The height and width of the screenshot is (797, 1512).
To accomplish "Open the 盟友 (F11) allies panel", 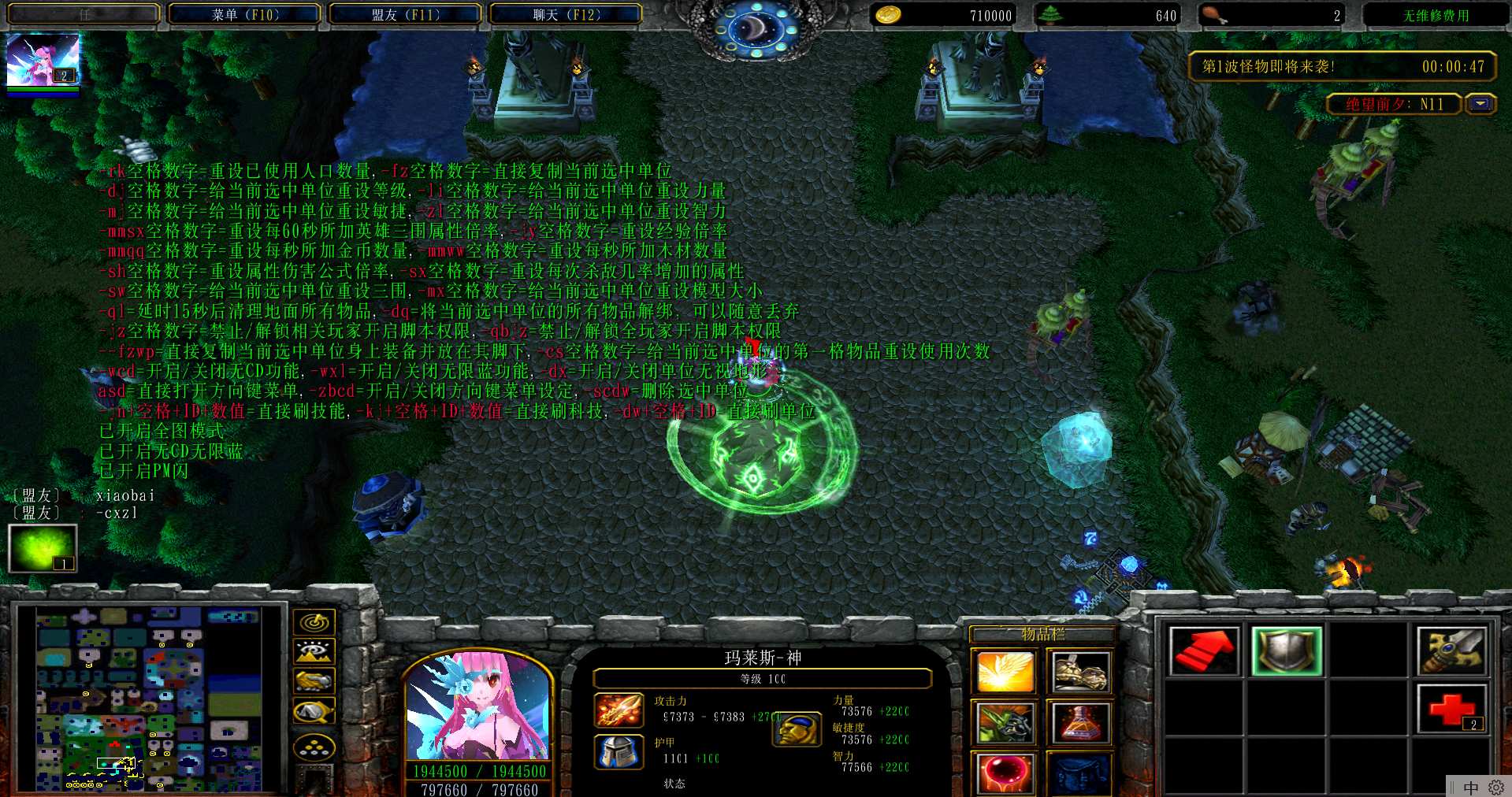I will 406,15.
